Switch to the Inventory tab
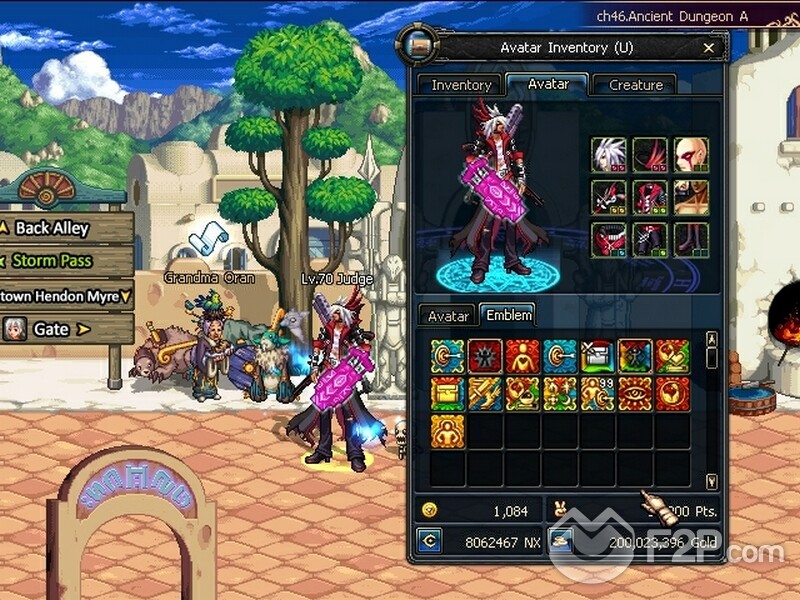The height and width of the screenshot is (600, 800). [461, 85]
